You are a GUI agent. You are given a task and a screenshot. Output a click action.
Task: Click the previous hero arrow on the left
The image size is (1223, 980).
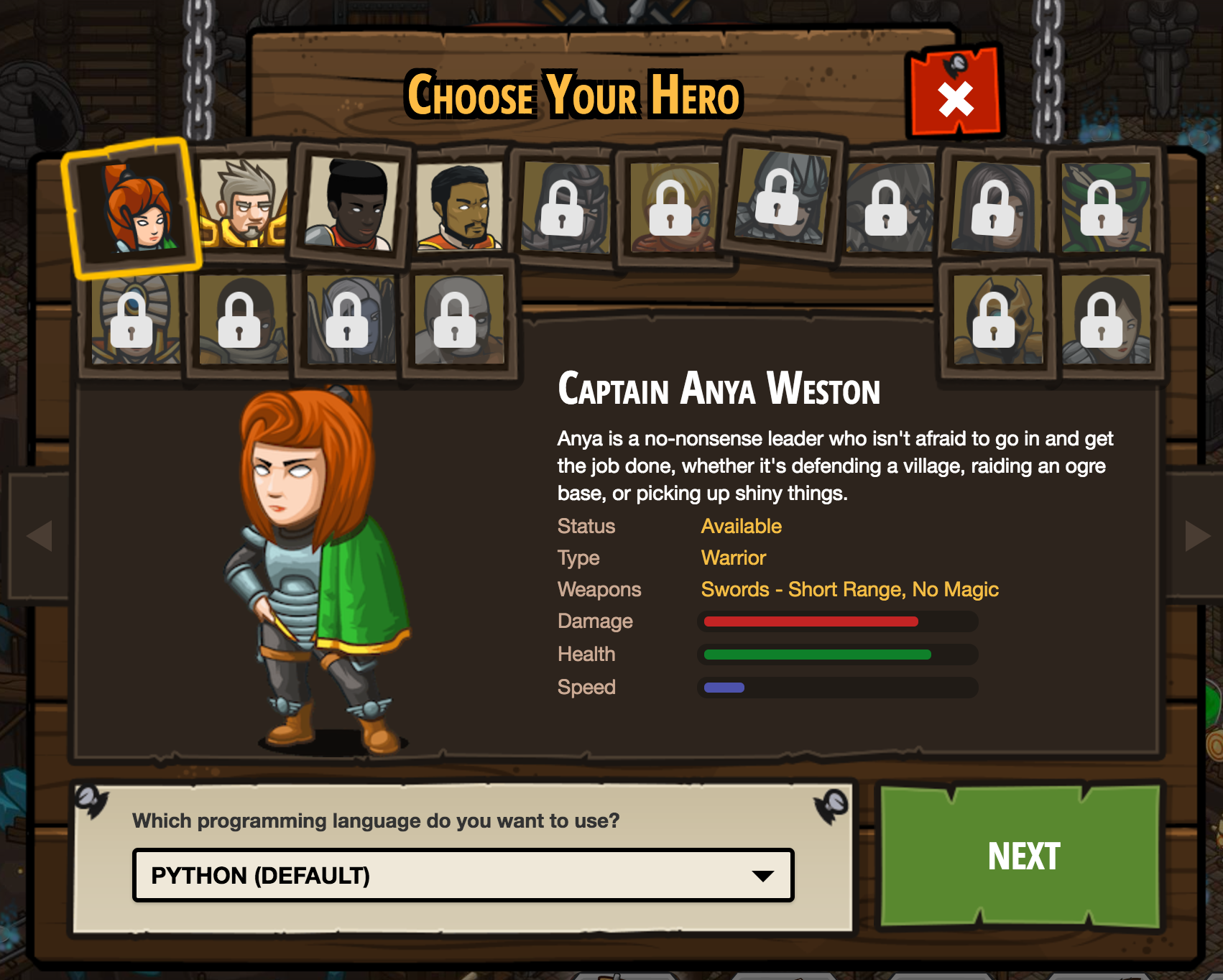(x=40, y=534)
